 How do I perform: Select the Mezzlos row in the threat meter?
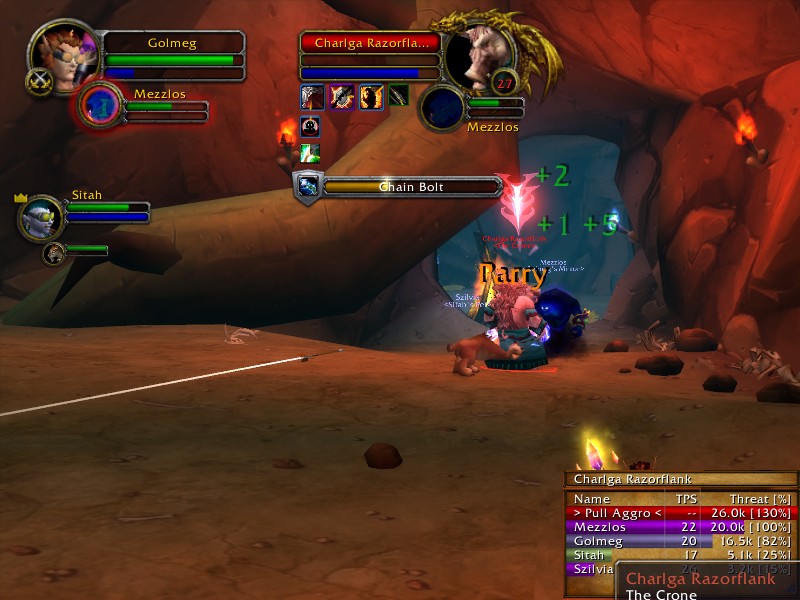681,527
